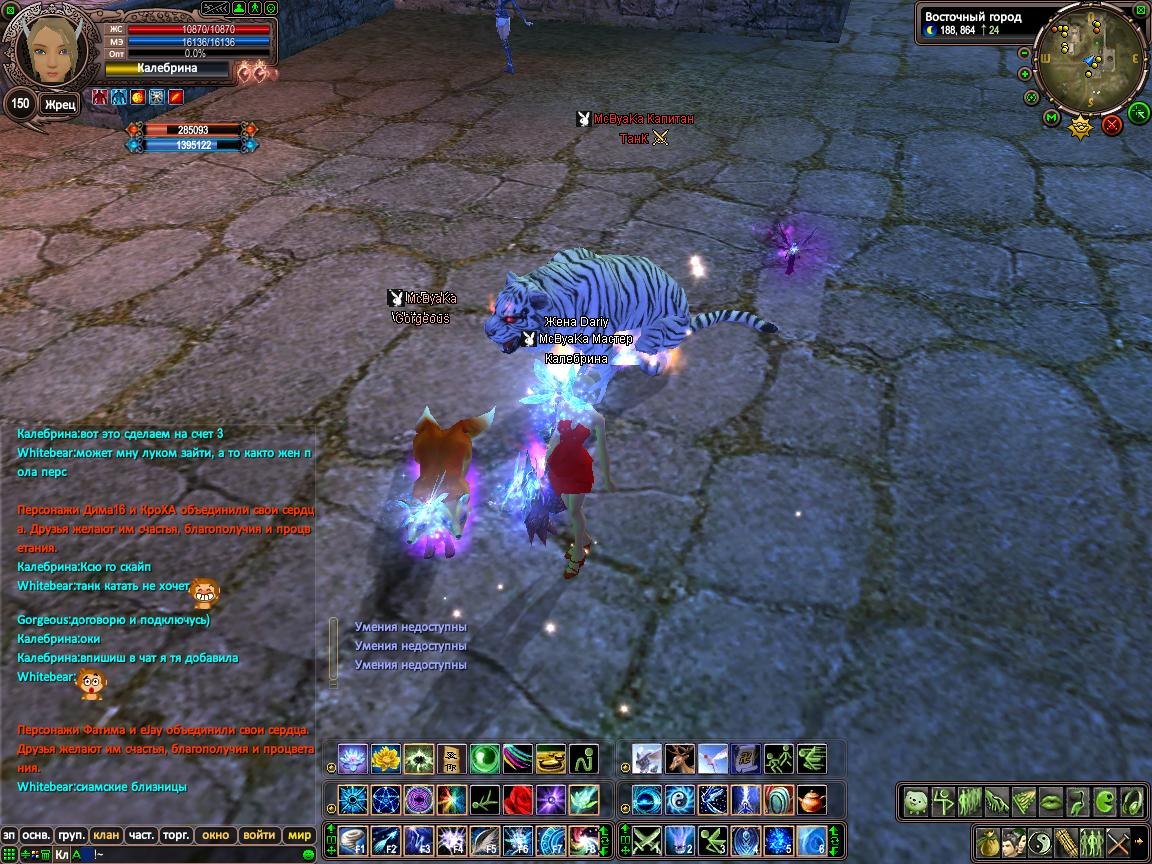The width and height of the screenshot is (1152, 864).
Task: Summon the deer mount from the hotbar
Action: click(679, 759)
